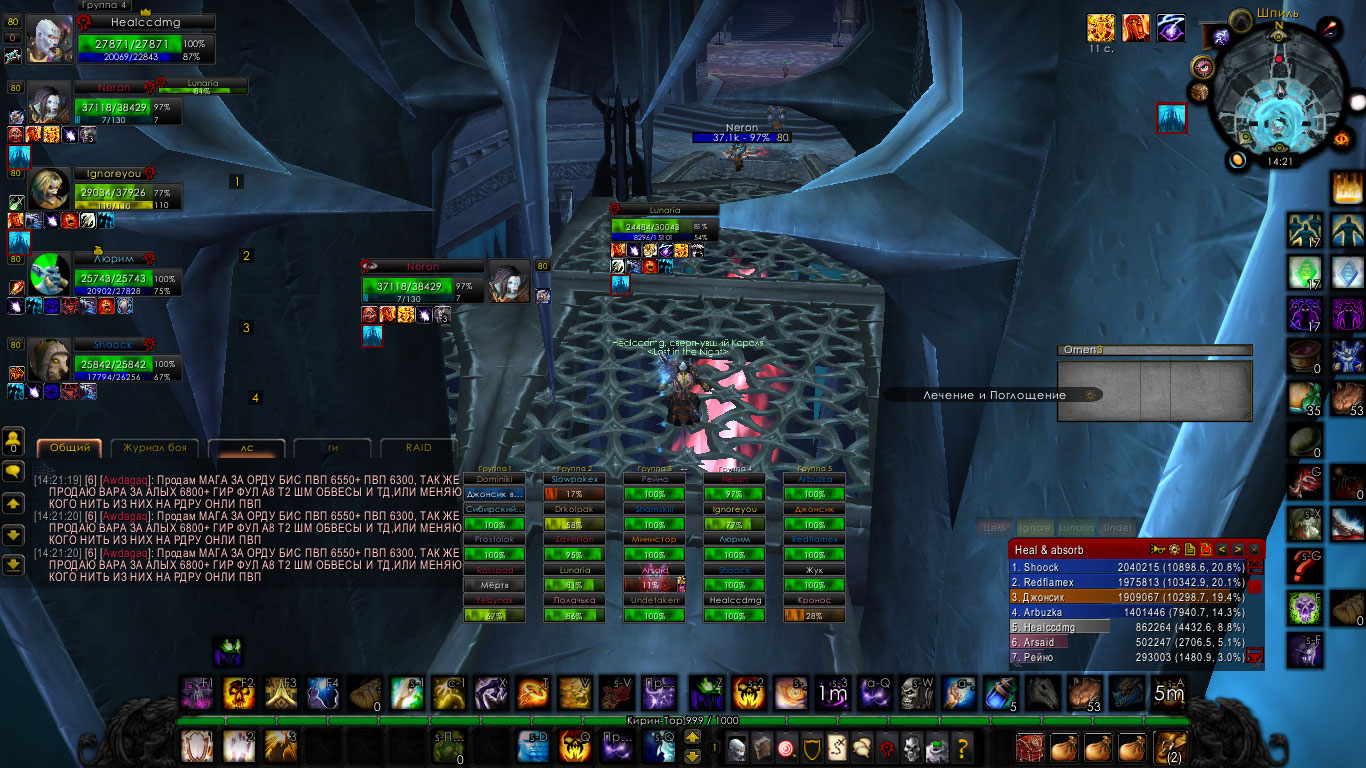Close the Heal & absorb meter window
The width and height of the screenshot is (1366, 768).
[x=1254, y=550]
